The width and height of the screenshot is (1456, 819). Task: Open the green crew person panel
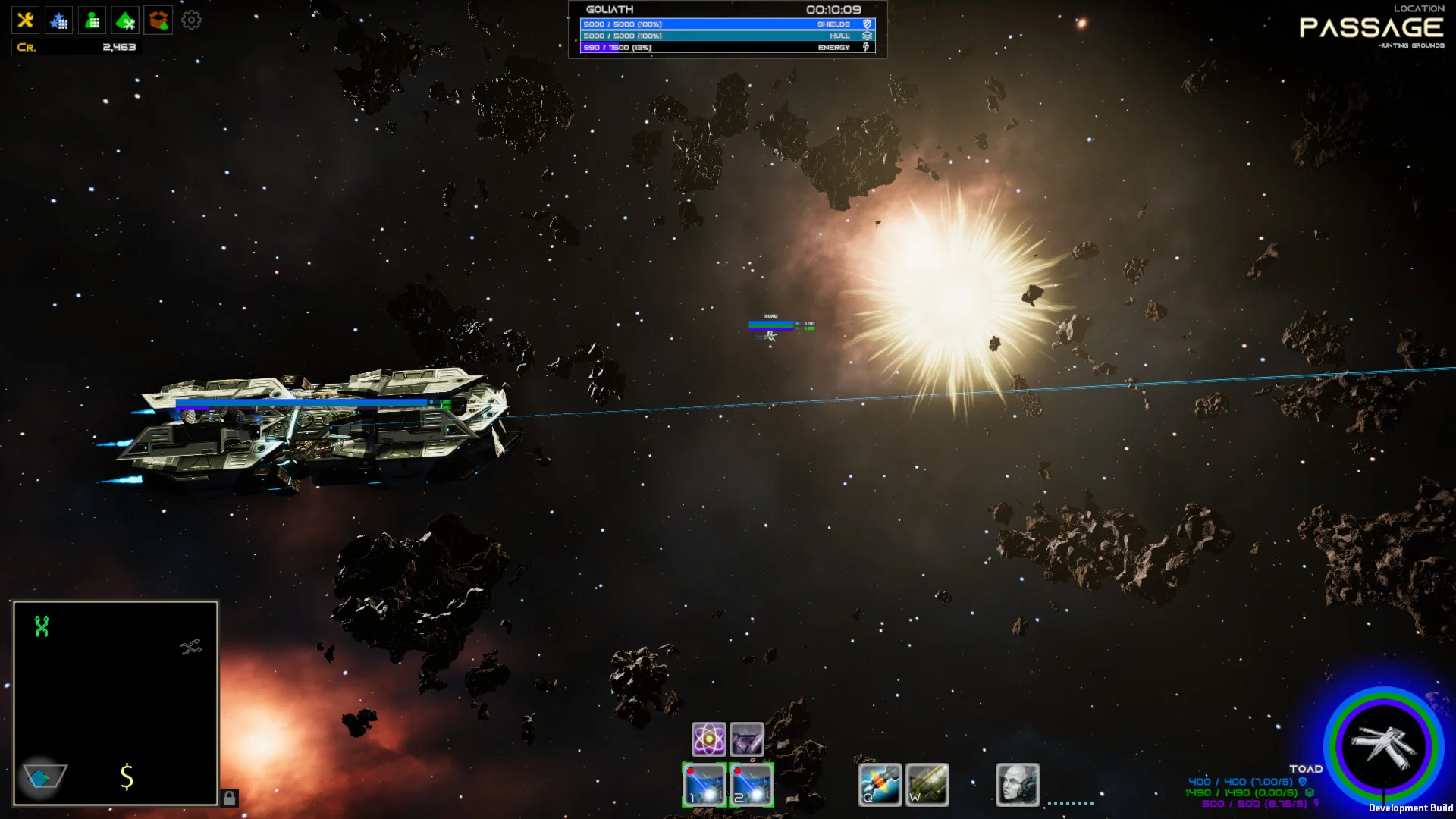click(x=92, y=20)
